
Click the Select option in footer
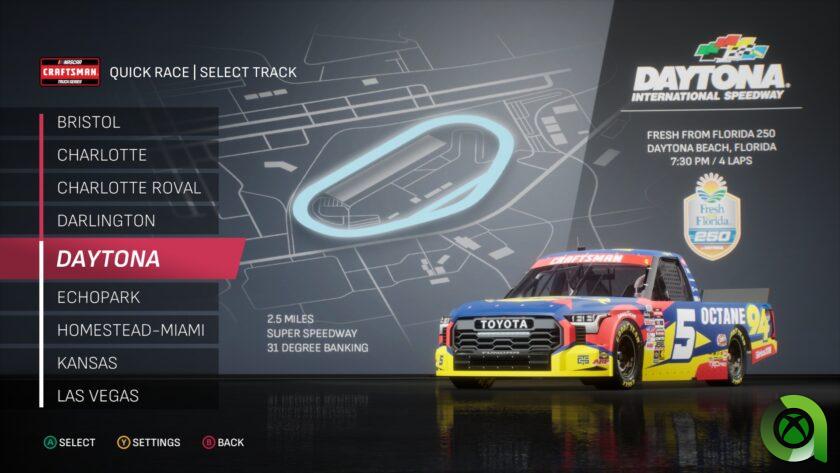coord(69,442)
